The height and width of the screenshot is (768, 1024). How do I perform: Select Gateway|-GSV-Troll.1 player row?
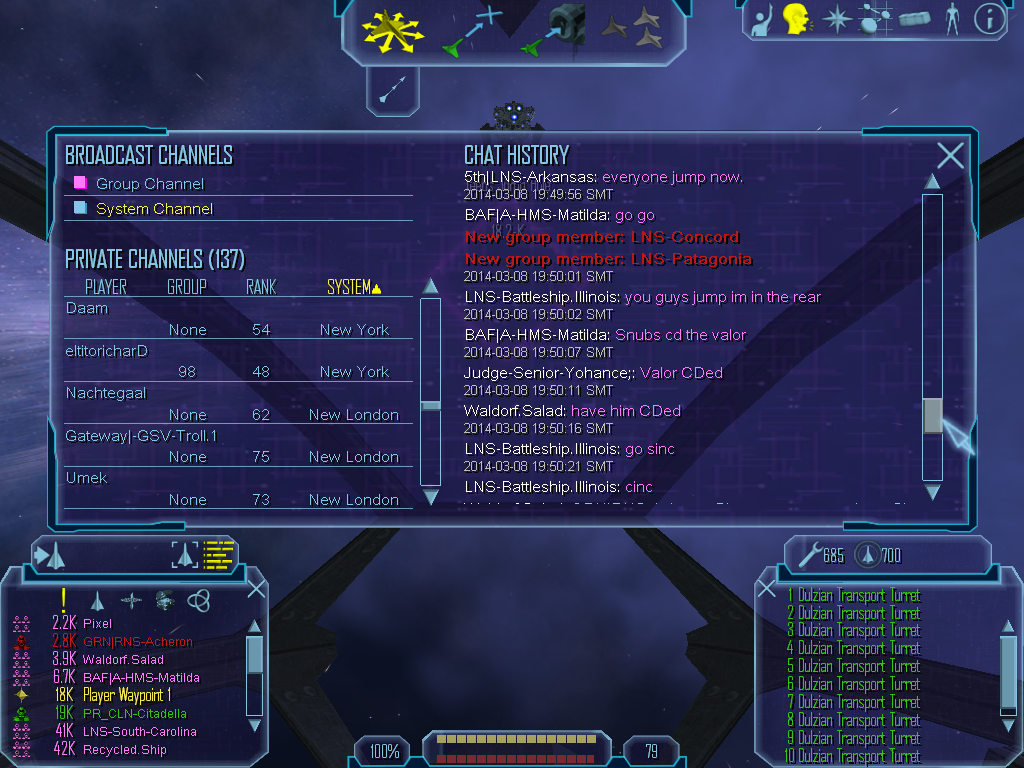pyautogui.click(x=141, y=436)
